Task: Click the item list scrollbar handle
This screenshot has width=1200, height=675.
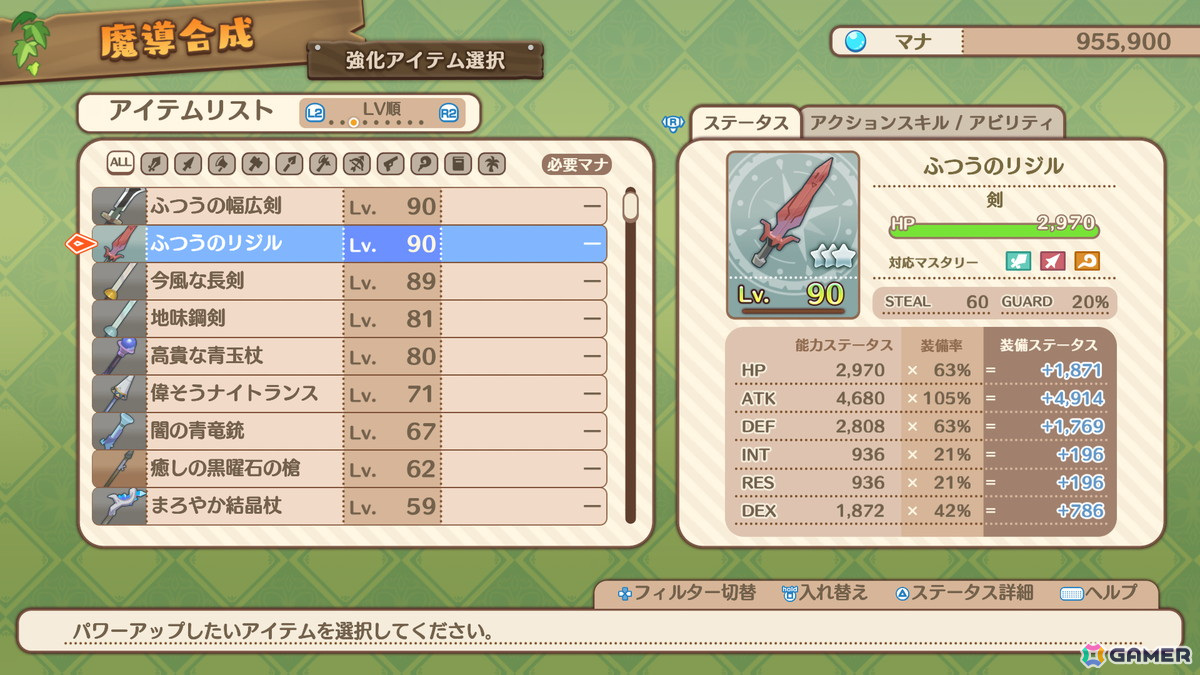Action: pyautogui.click(x=630, y=205)
